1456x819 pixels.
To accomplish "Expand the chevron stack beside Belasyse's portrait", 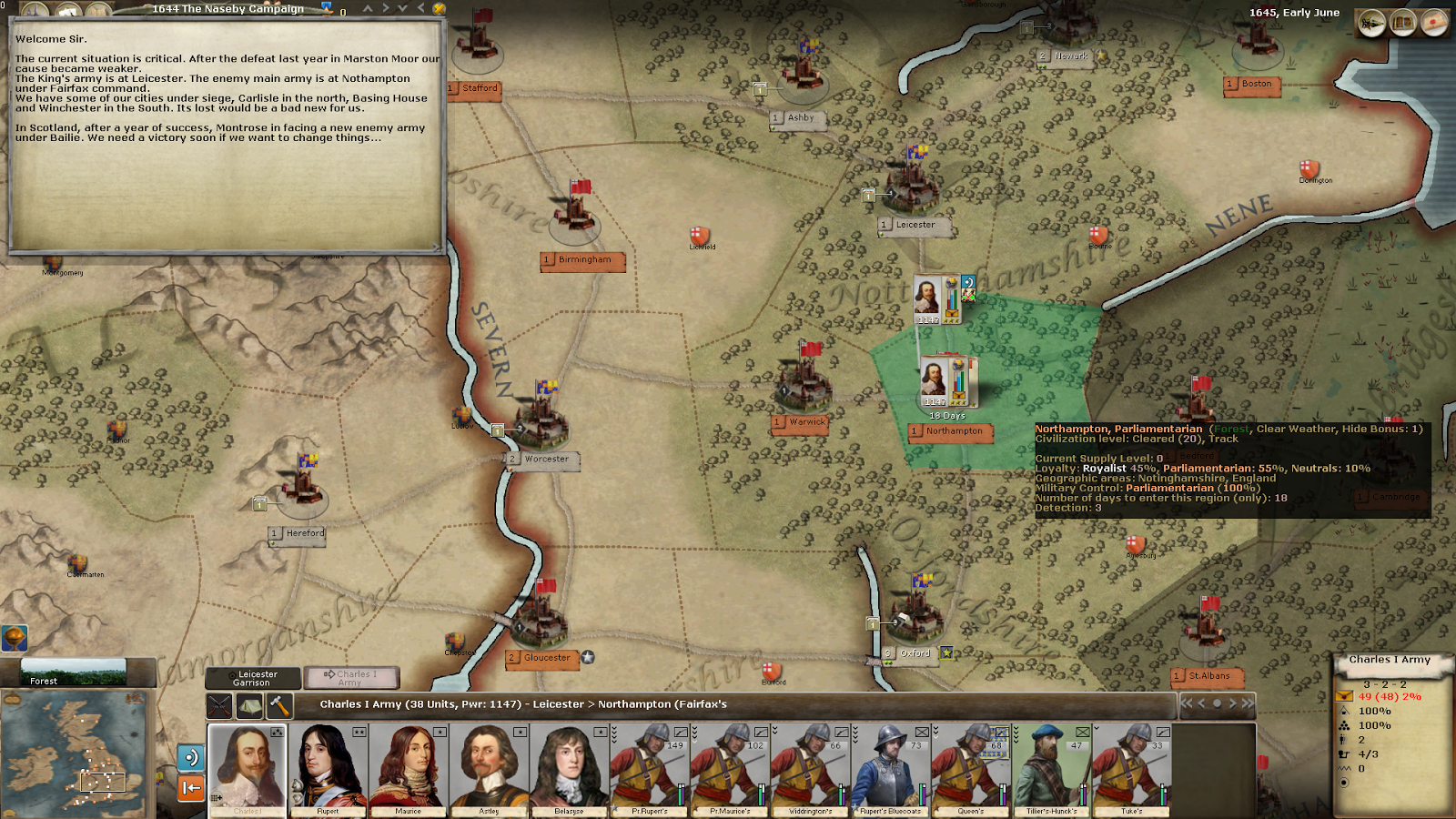I will click(615, 734).
